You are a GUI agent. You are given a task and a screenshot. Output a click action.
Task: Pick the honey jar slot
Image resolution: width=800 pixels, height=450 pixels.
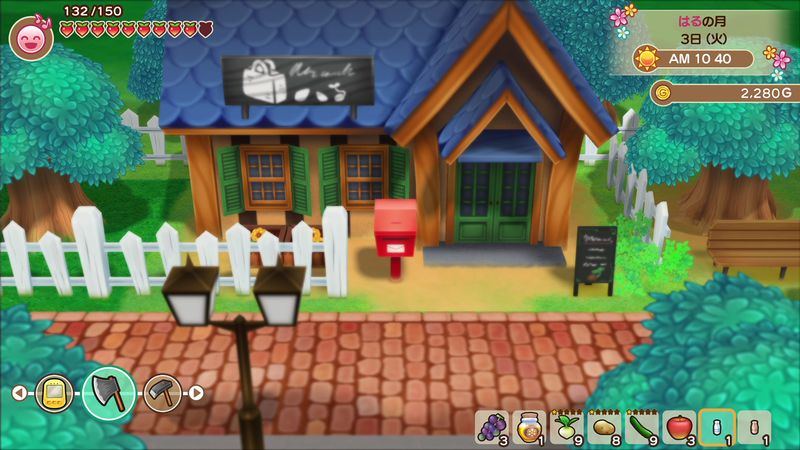point(528,427)
